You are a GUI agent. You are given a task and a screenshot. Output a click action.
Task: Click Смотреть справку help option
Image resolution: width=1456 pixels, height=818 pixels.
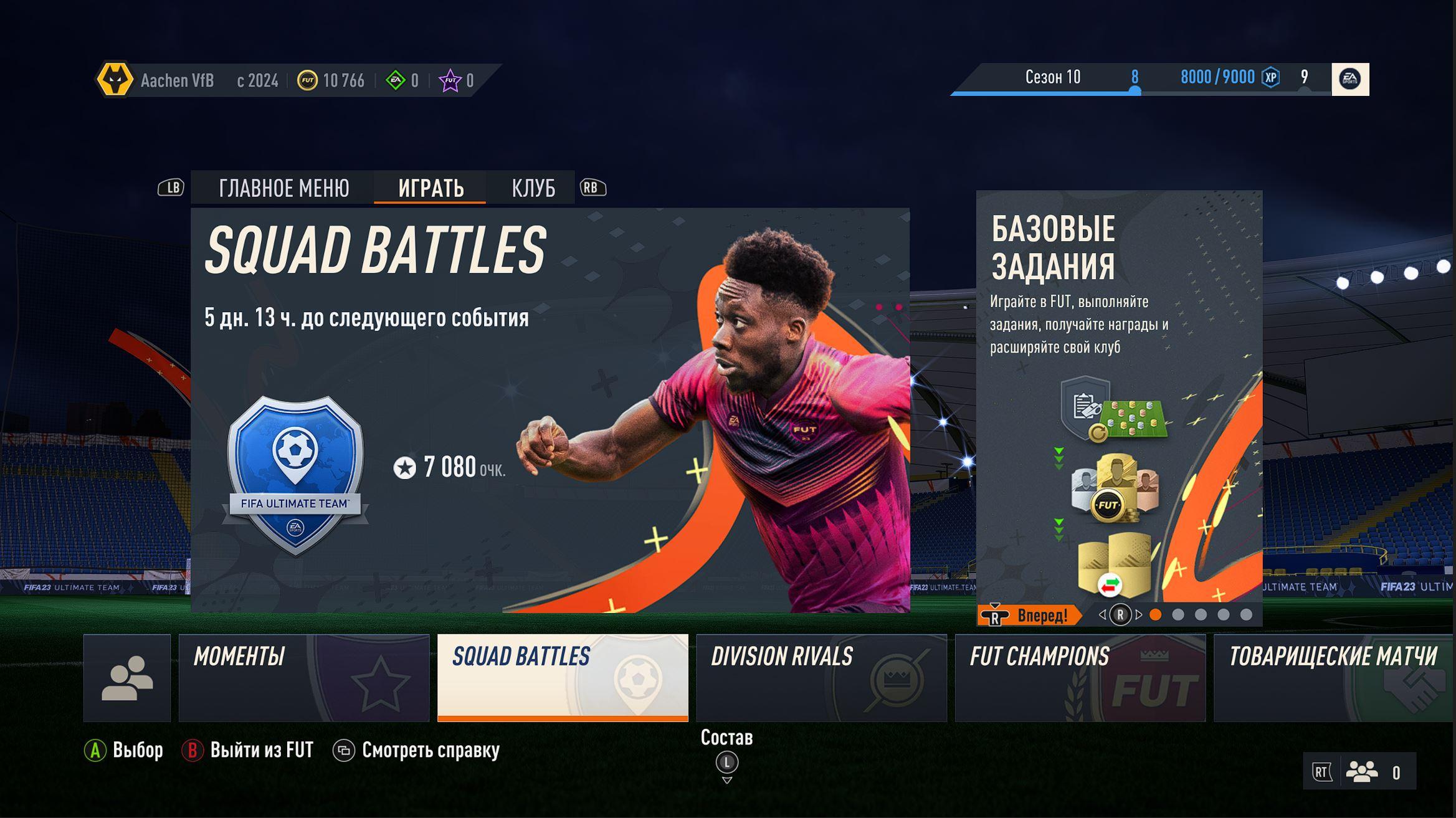[417, 750]
